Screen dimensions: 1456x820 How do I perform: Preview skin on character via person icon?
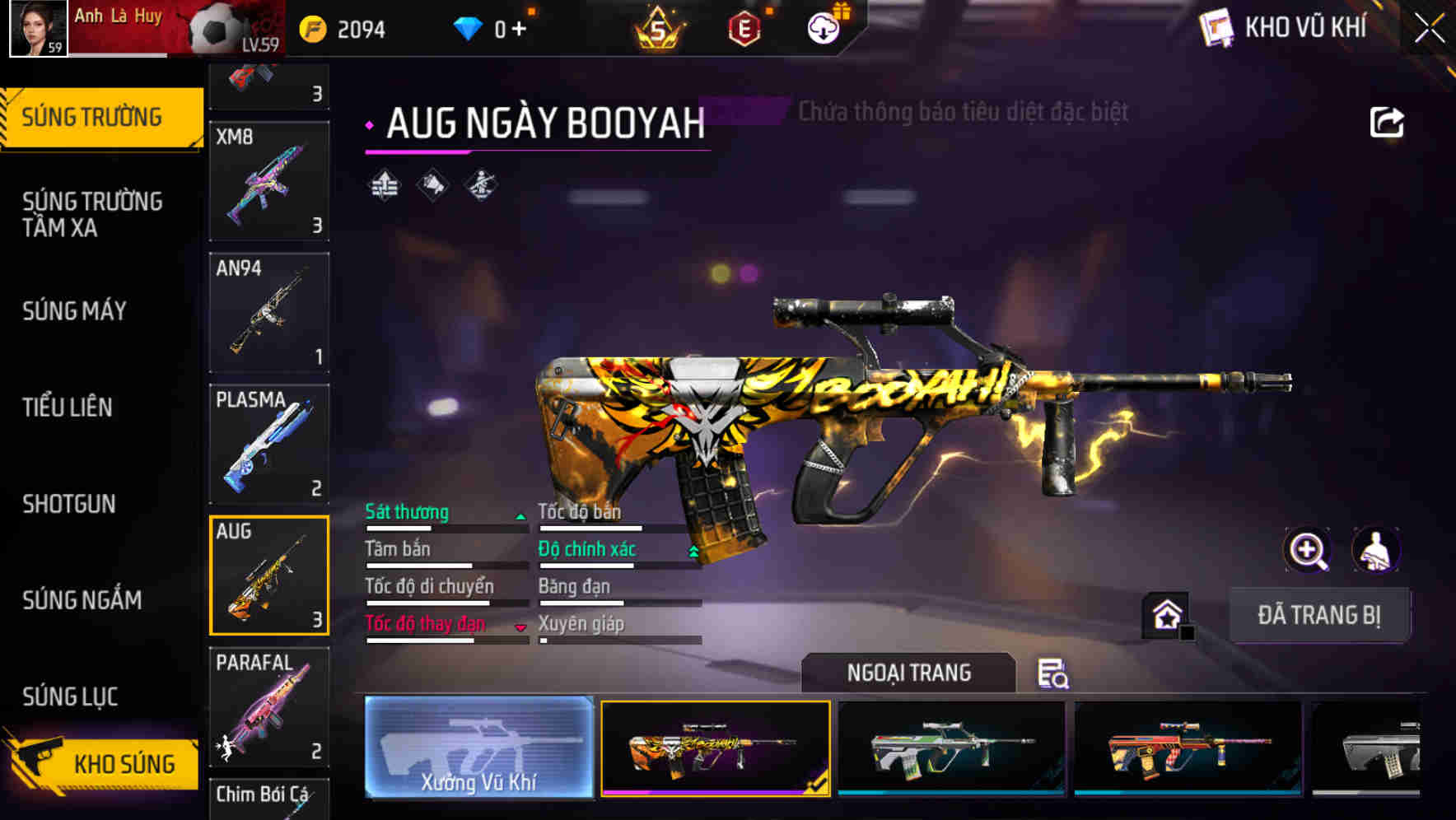(x=1377, y=550)
